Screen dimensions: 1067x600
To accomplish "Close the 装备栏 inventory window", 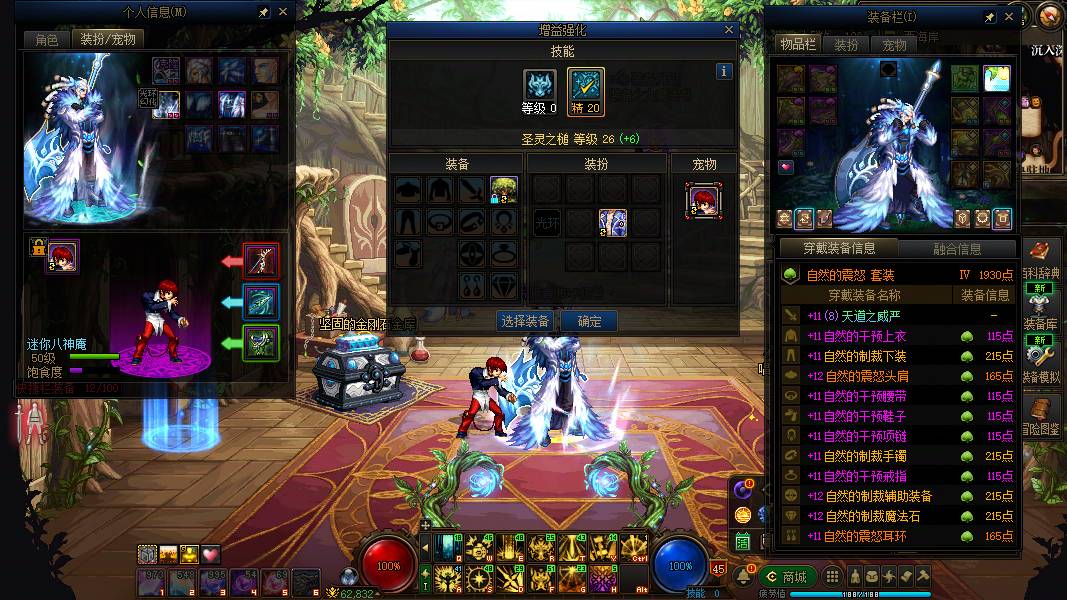I will click(x=1009, y=17).
